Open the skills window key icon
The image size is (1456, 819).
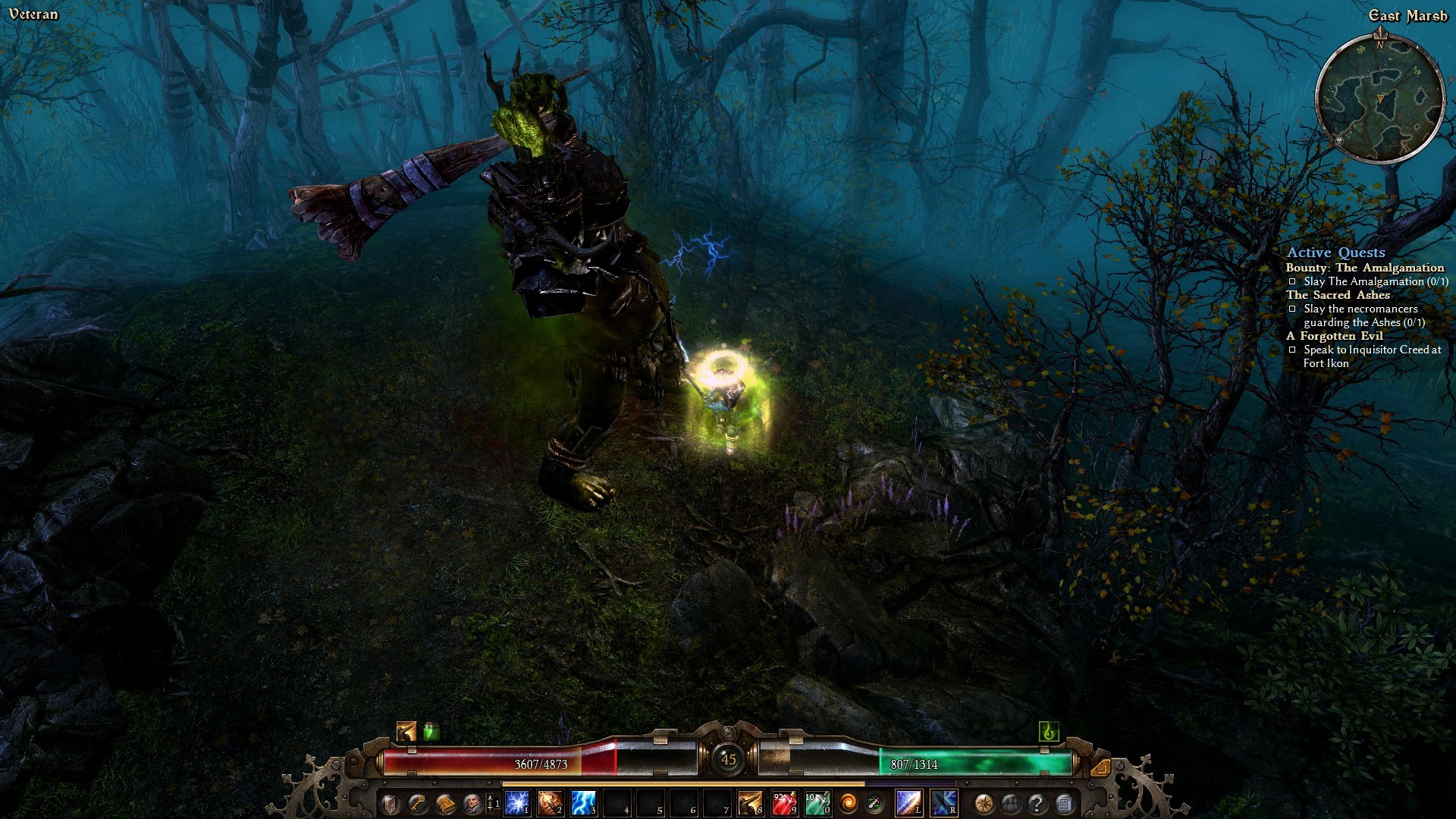point(417,802)
